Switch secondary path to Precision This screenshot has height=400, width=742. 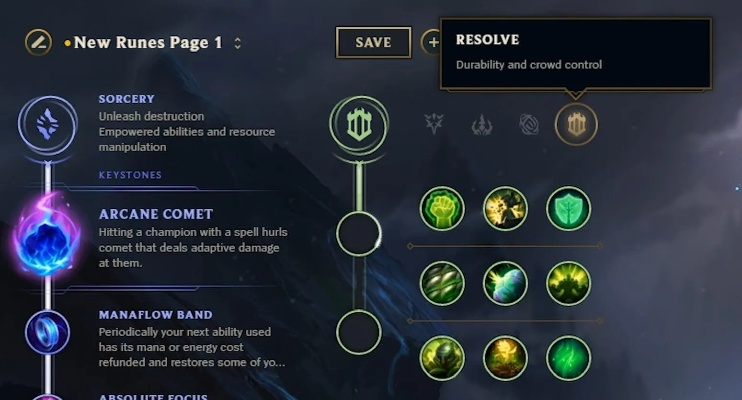[x=434, y=124]
